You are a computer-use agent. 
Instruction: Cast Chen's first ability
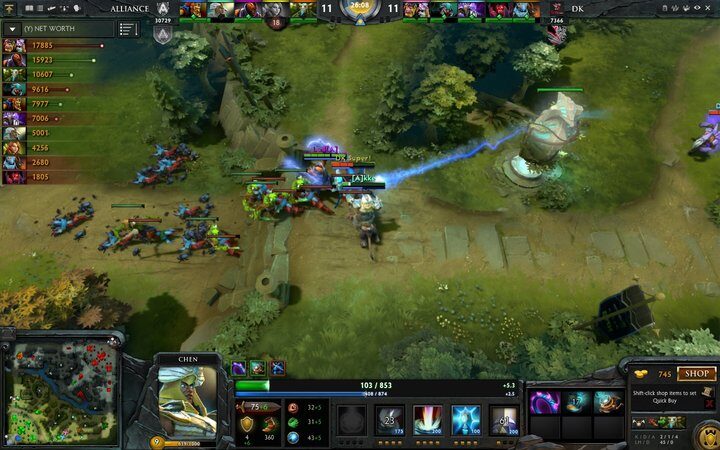tap(389, 419)
